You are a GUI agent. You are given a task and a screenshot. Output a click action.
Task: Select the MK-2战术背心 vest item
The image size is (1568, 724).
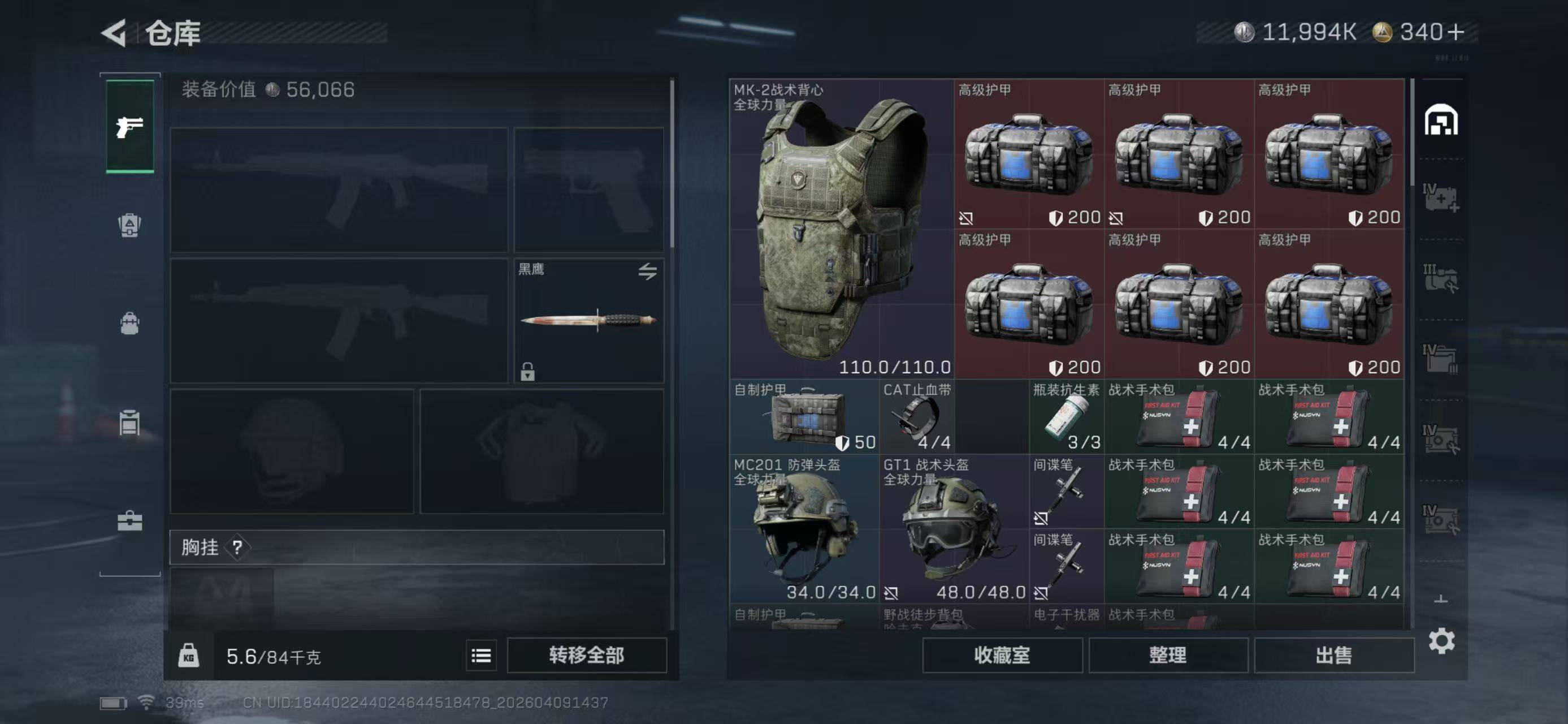(x=841, y=229)
